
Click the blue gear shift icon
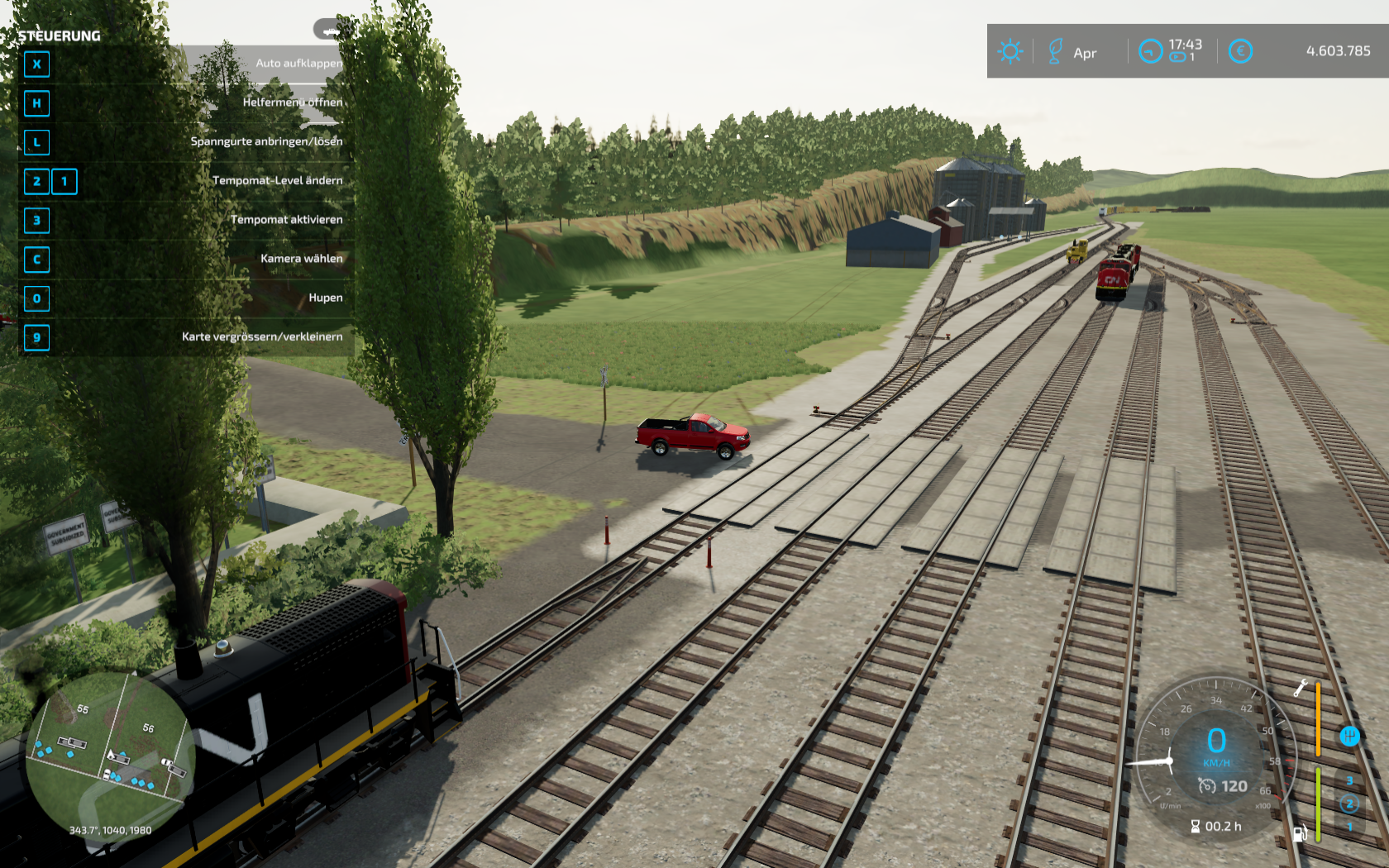1348,736
